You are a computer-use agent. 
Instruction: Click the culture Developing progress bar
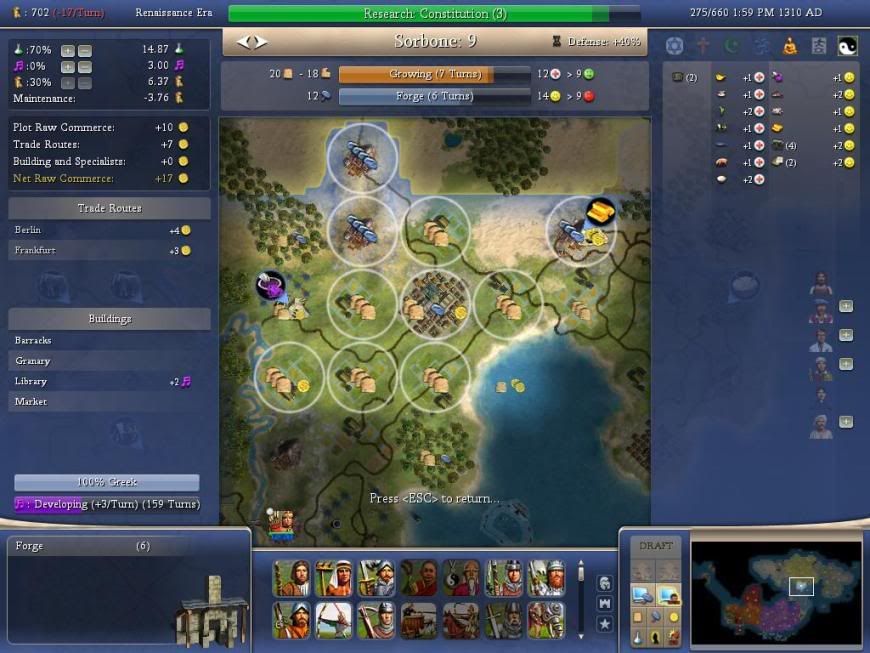pyautogui.click(x=107, y=505)
